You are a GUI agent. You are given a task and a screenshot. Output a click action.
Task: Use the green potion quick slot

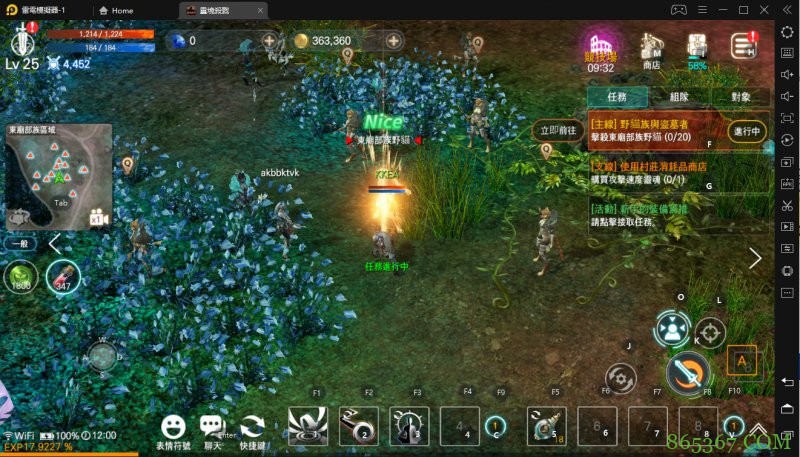tap(20, 276)
